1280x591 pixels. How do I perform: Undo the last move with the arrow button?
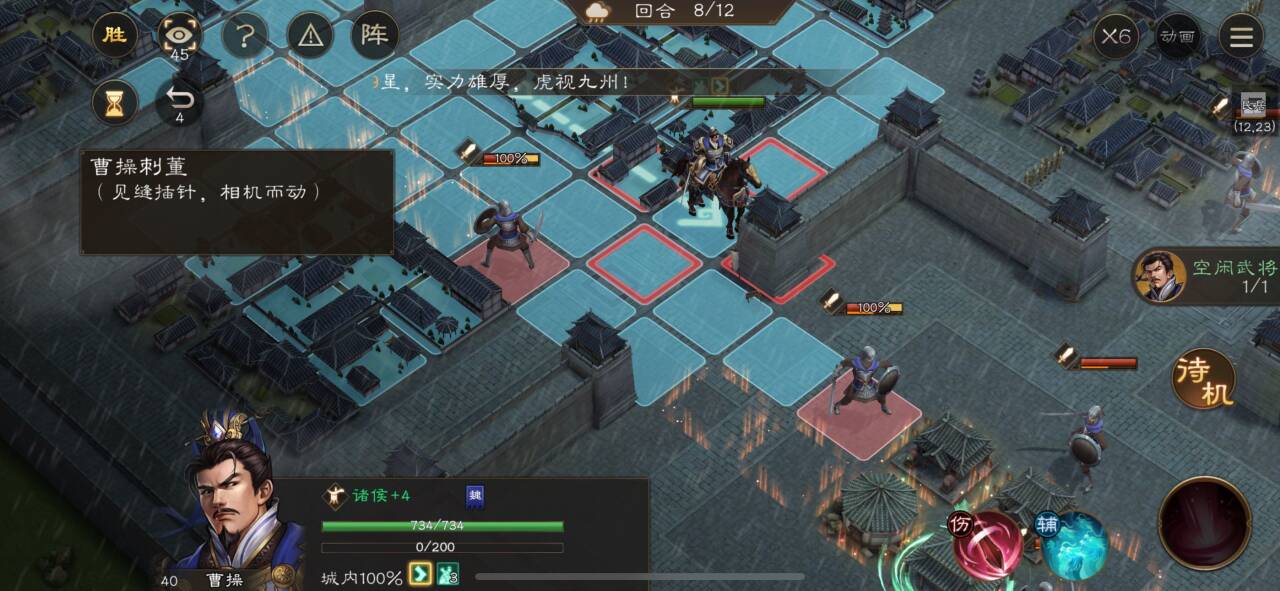180,101
